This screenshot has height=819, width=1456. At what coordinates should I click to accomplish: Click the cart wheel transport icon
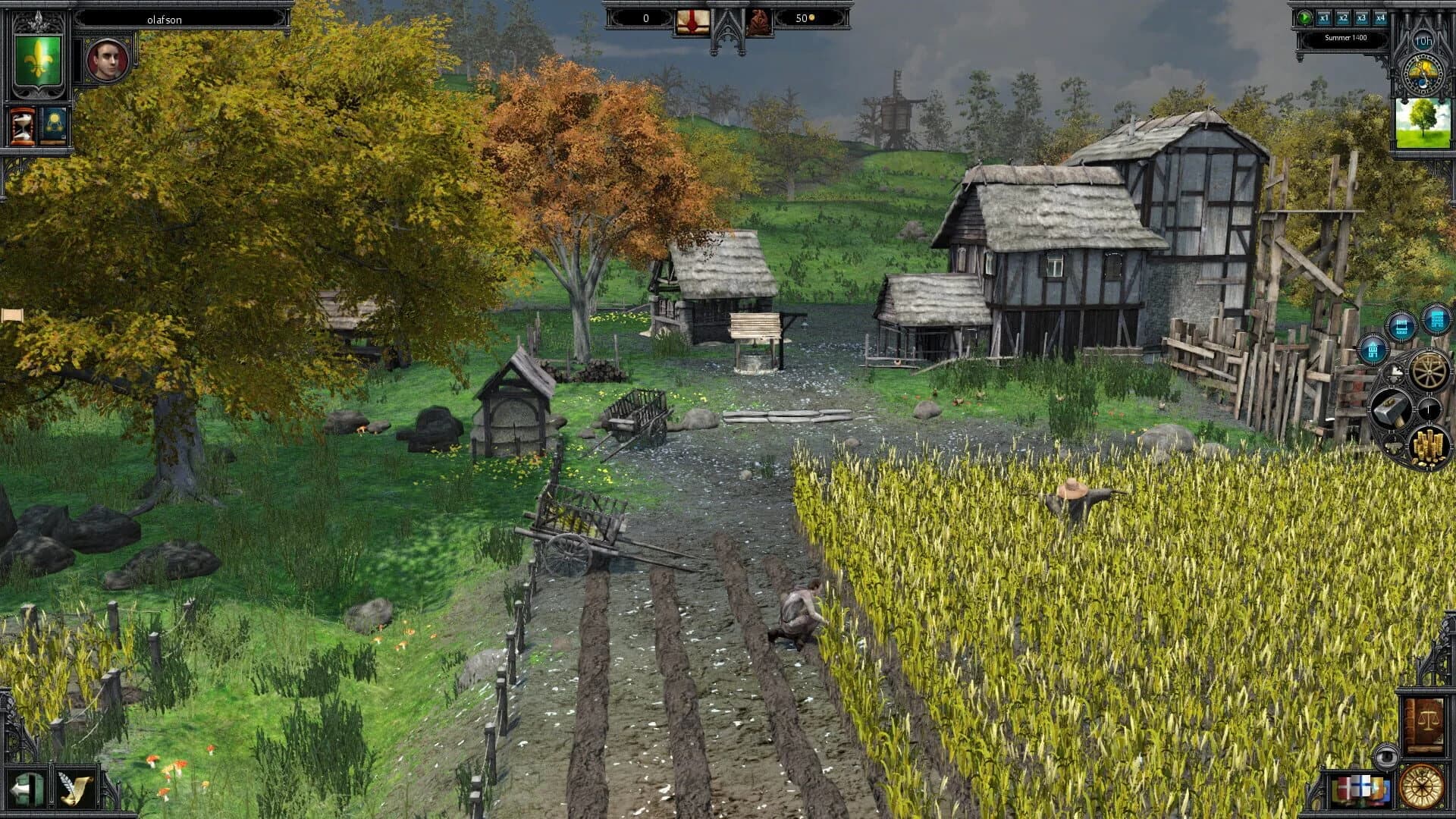pos(1429,371)
